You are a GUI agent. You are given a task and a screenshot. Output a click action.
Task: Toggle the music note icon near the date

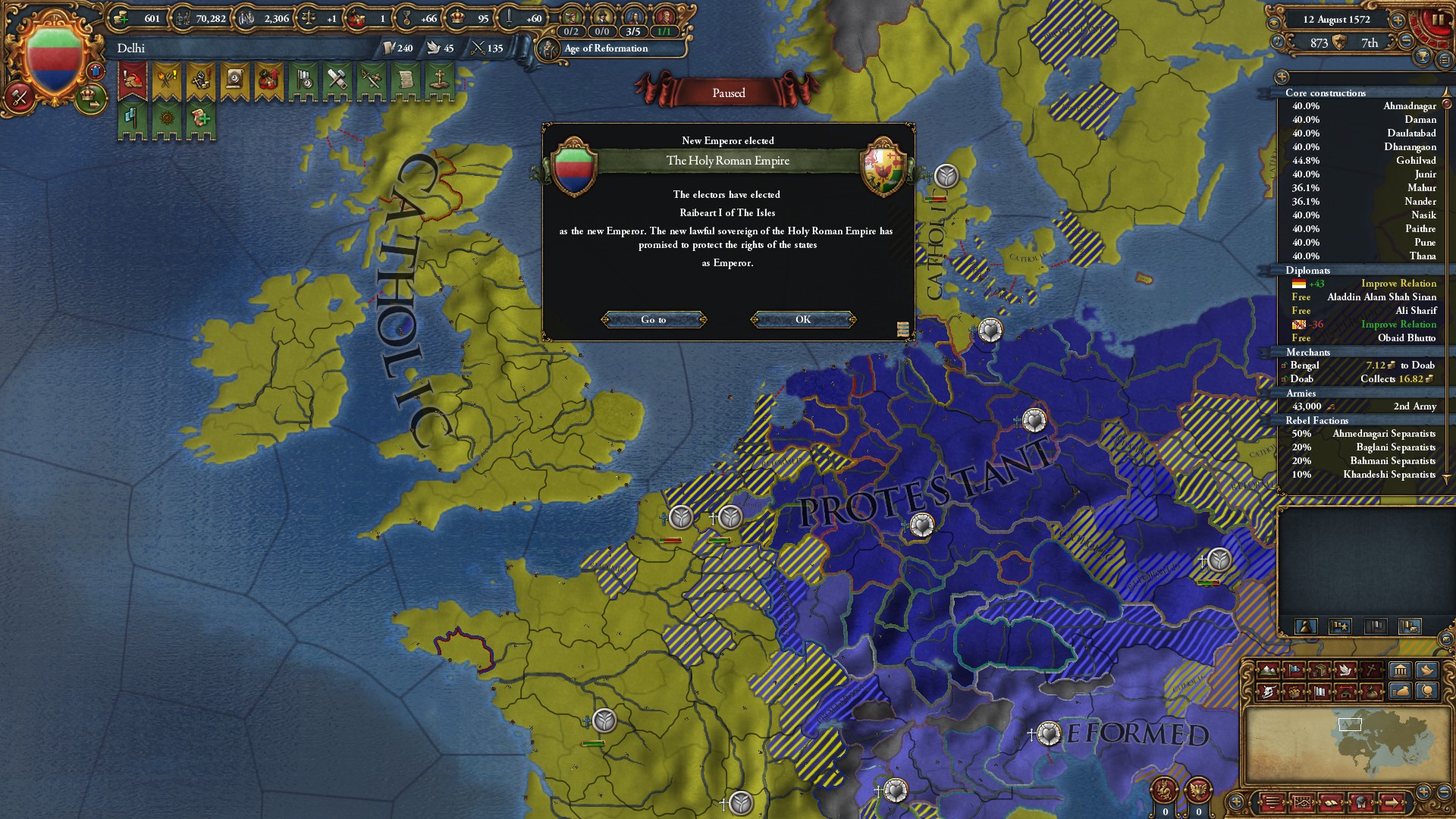(x=1277, y=41)
